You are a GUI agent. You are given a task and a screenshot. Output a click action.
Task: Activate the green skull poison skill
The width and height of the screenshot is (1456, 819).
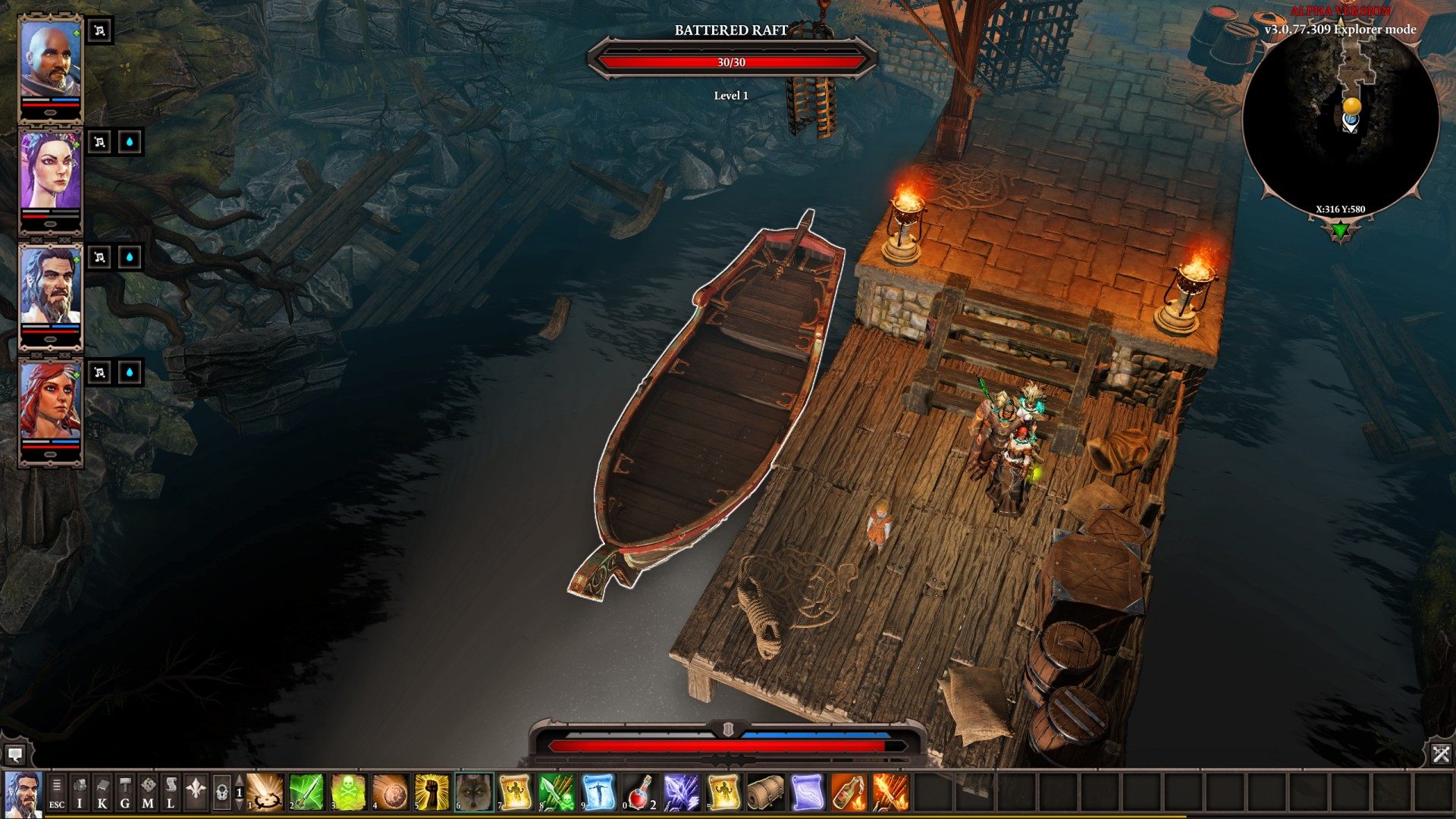pyautogui.click(x=349, y=792)
